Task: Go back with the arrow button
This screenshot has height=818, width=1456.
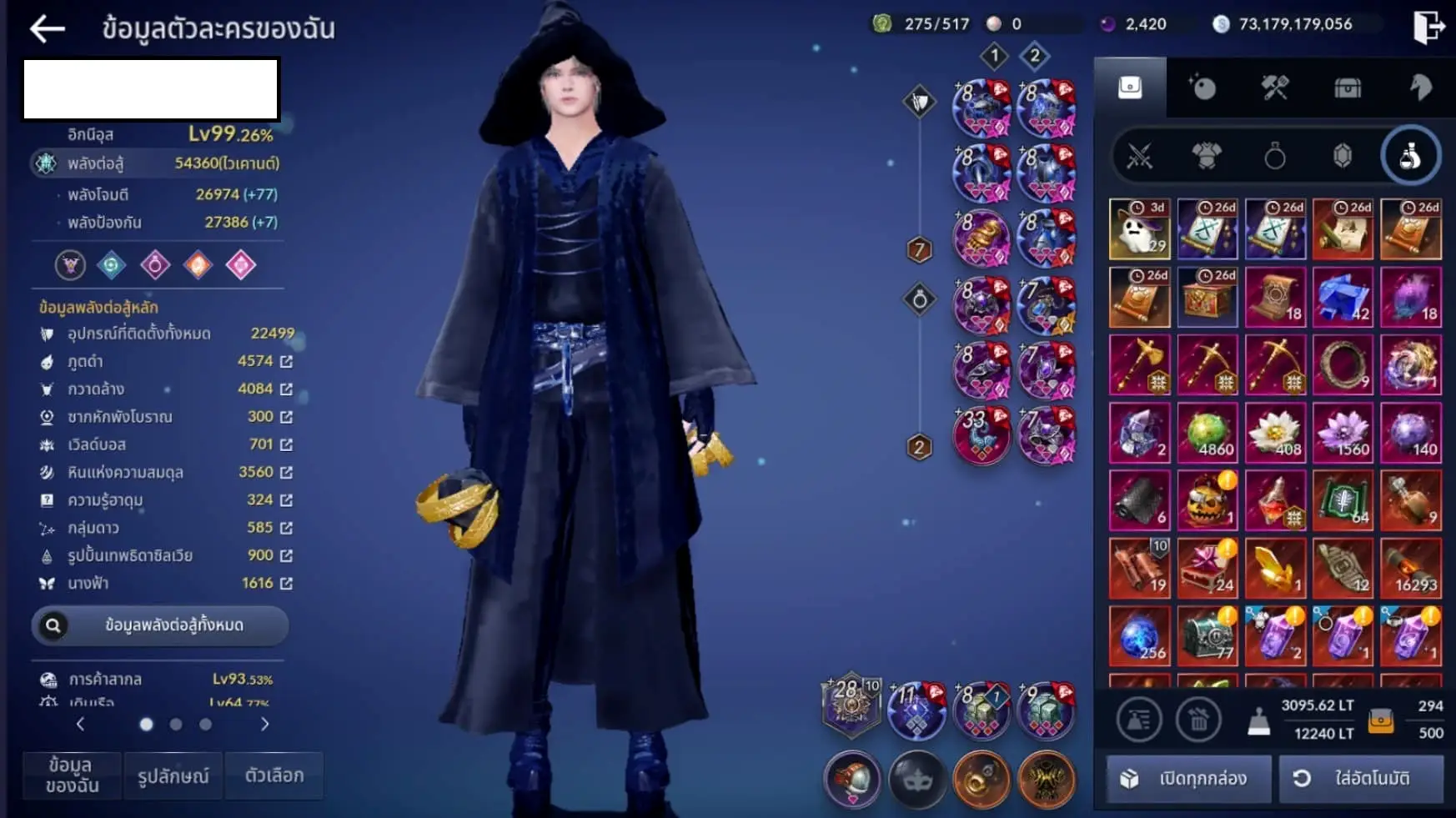Action: point(48,29)
